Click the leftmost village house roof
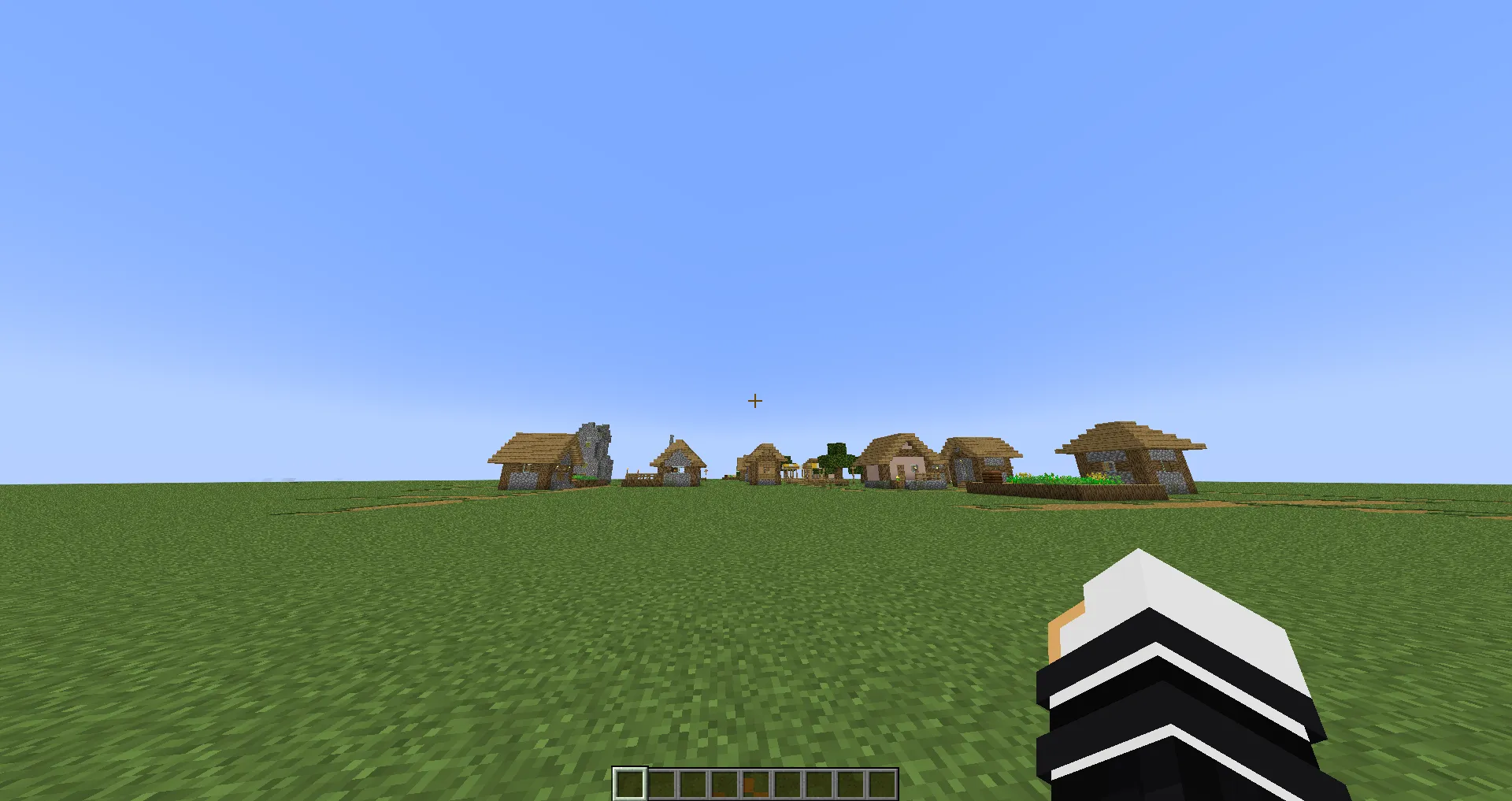This screenshot has height=801, width=1512. tap(532, 445)
